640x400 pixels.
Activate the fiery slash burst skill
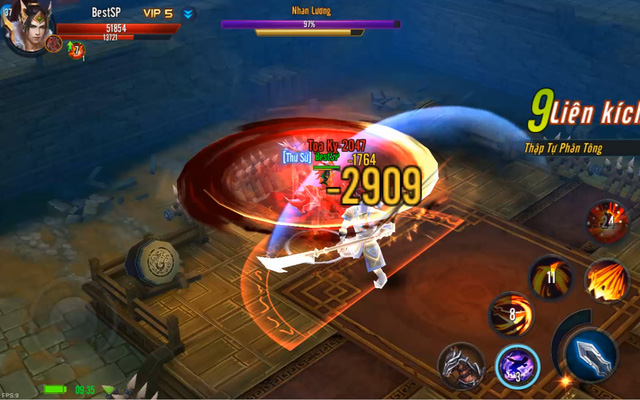point(605,280)
